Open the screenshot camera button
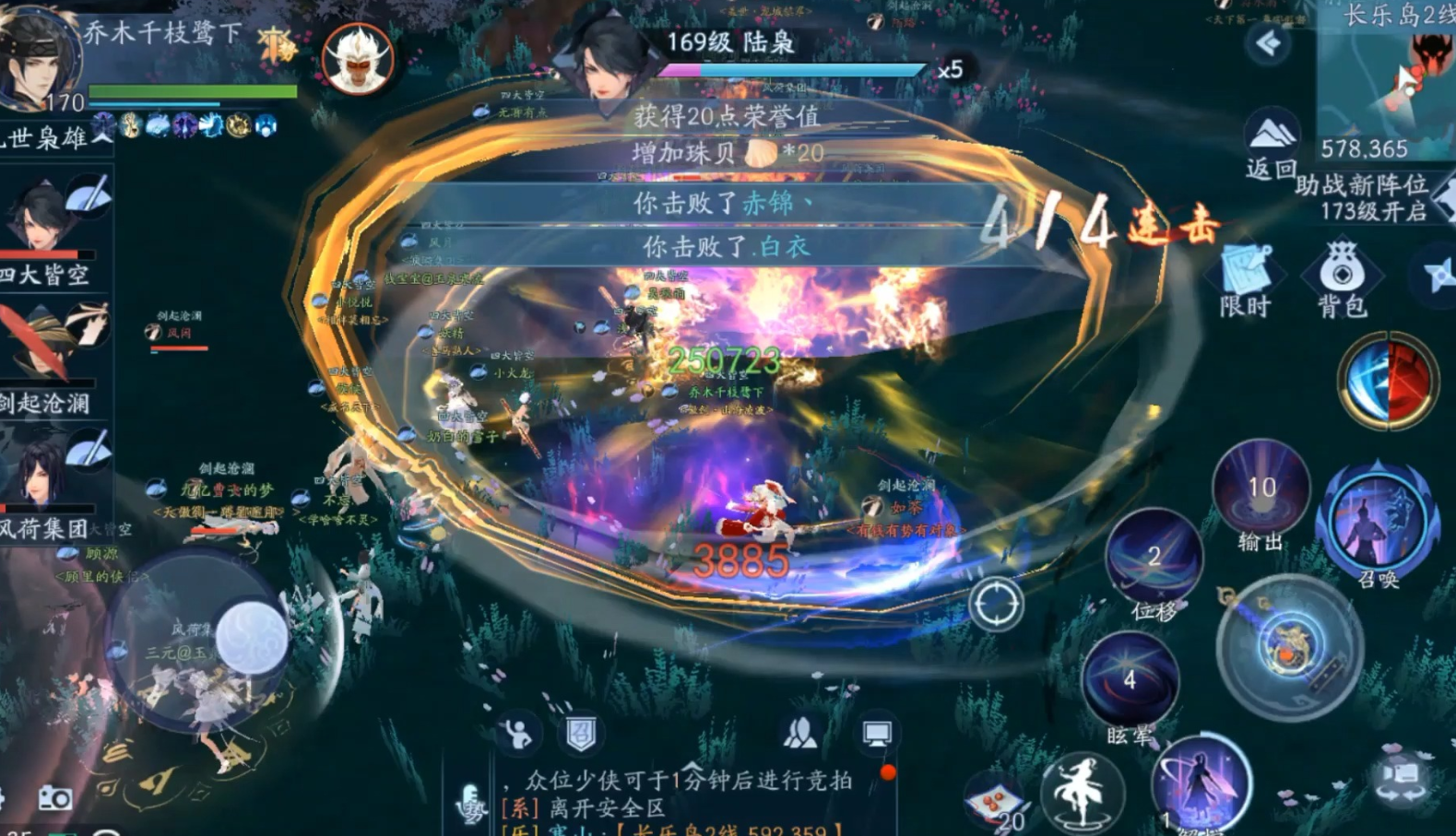This screenshot has height=836, width=1456. pyautogui.click(x=54, y=798)
